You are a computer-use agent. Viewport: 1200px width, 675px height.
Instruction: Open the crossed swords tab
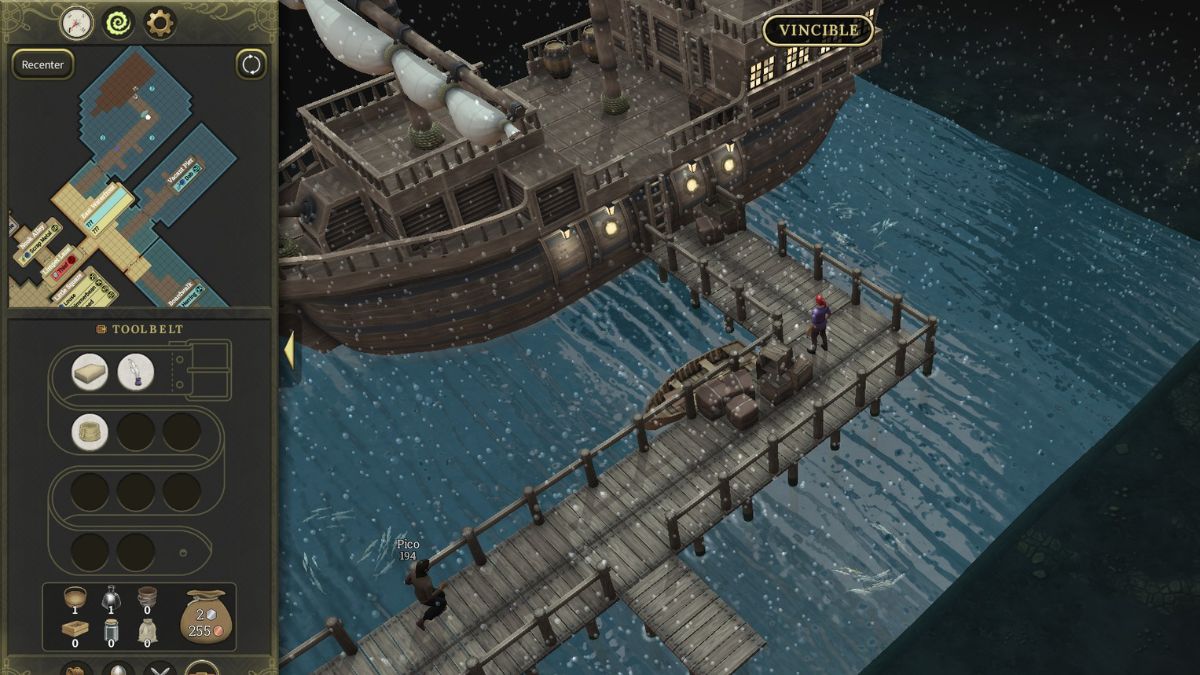(x=160, y=669)
